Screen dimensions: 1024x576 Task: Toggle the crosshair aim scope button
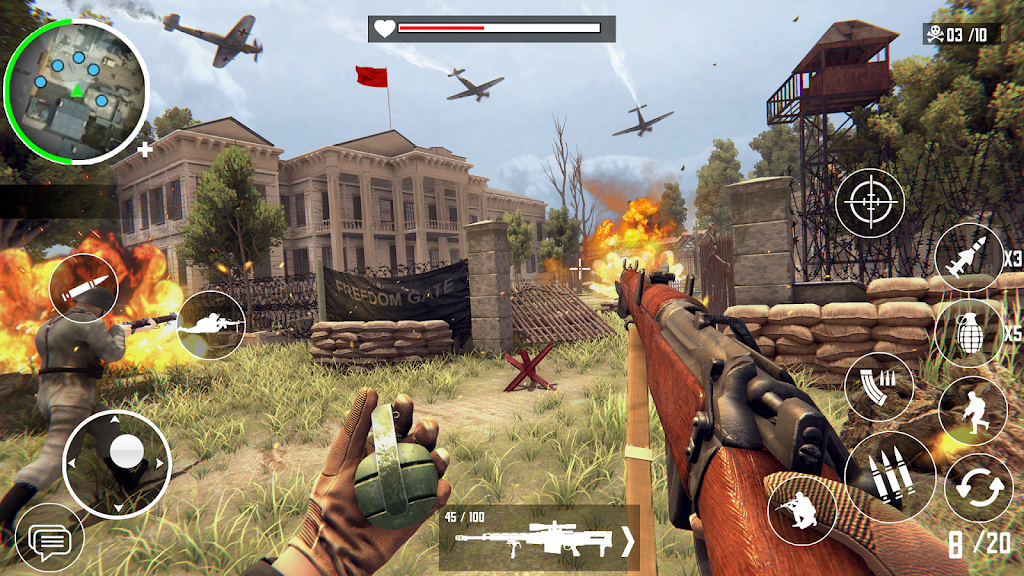click(869, 204)
